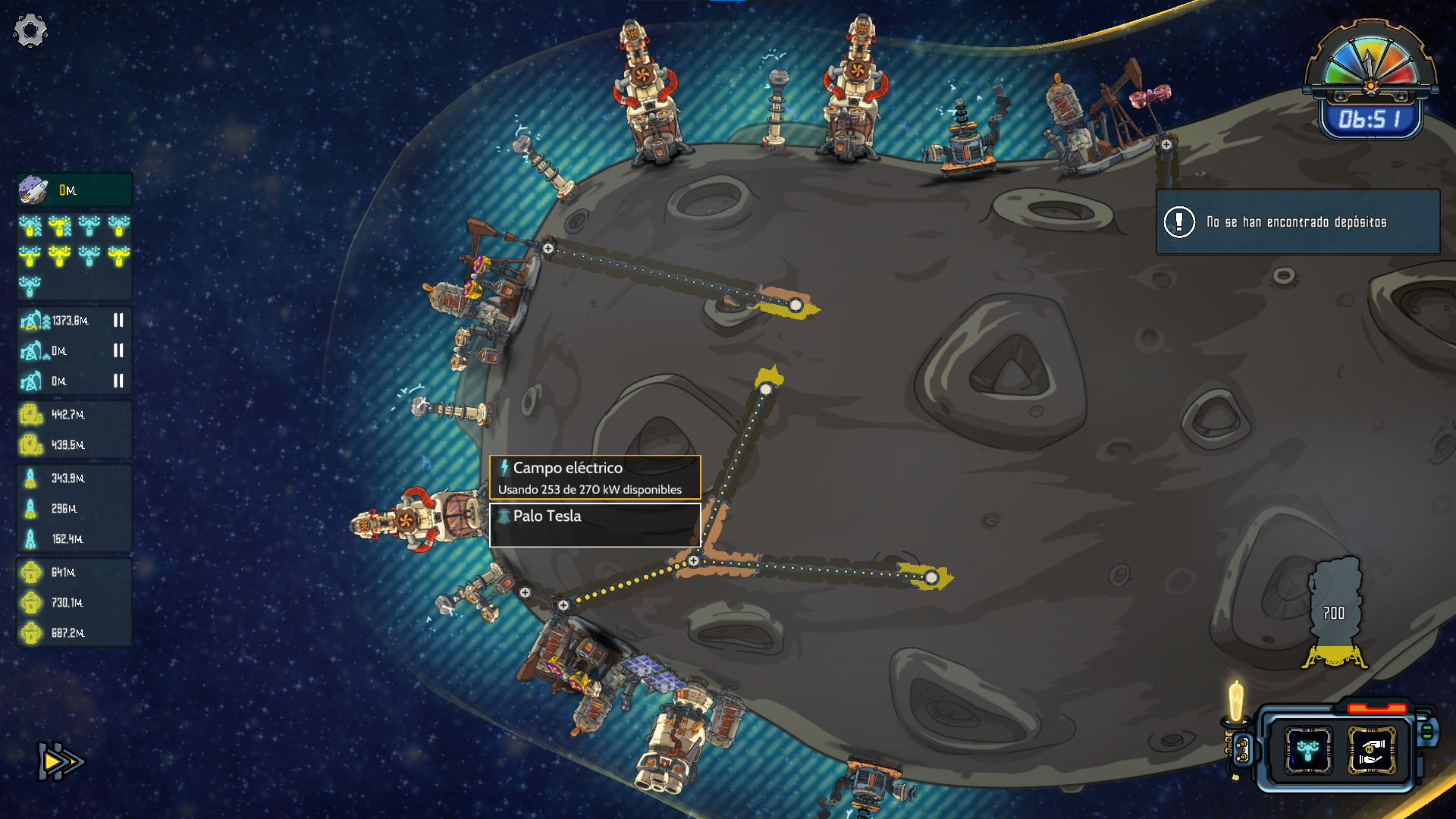Open the Campo eléctrico tooltip header
Viewport: 1456px width, 819px height.
(561, 469)
